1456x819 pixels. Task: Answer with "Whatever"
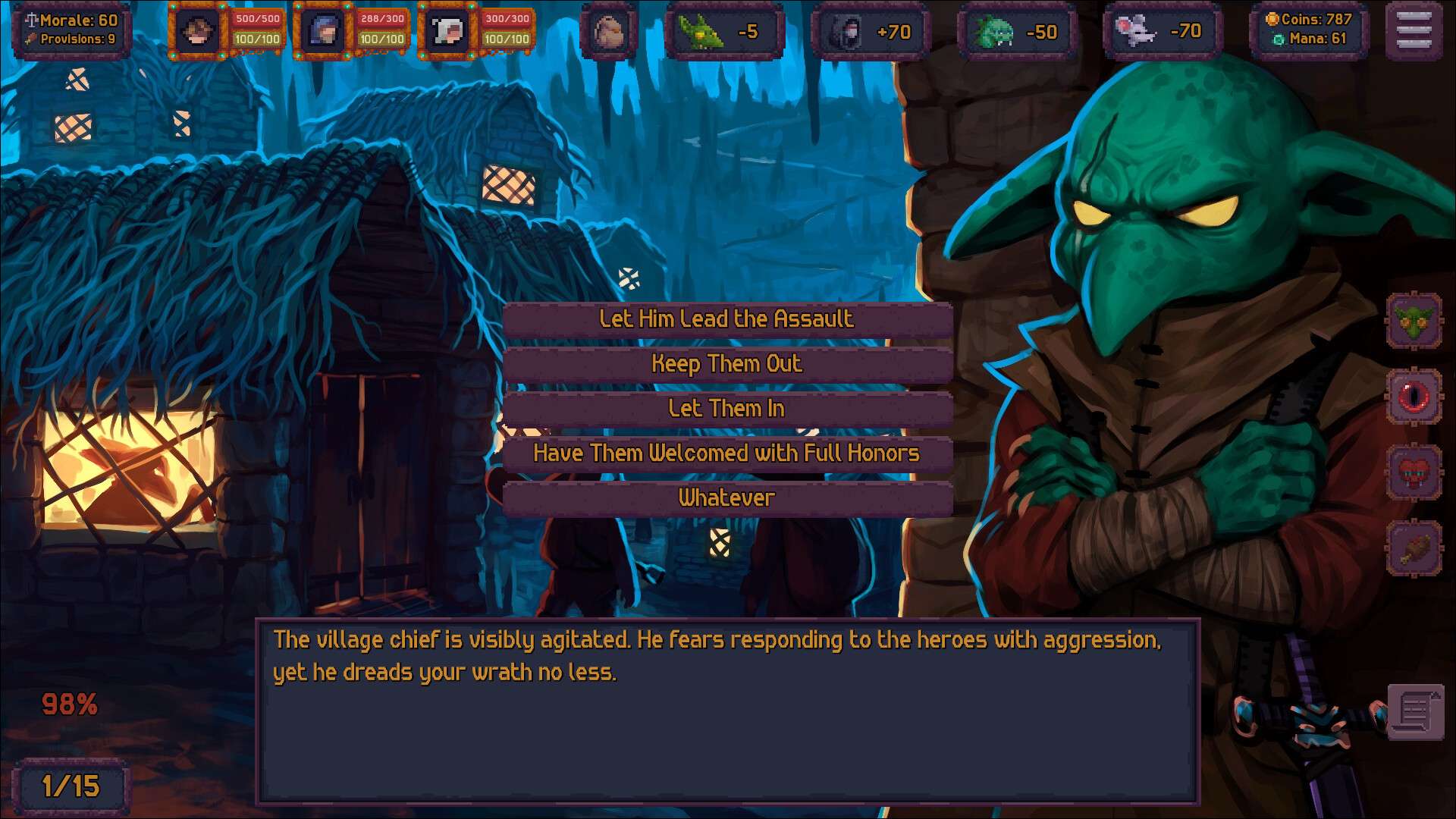point(726,498)
